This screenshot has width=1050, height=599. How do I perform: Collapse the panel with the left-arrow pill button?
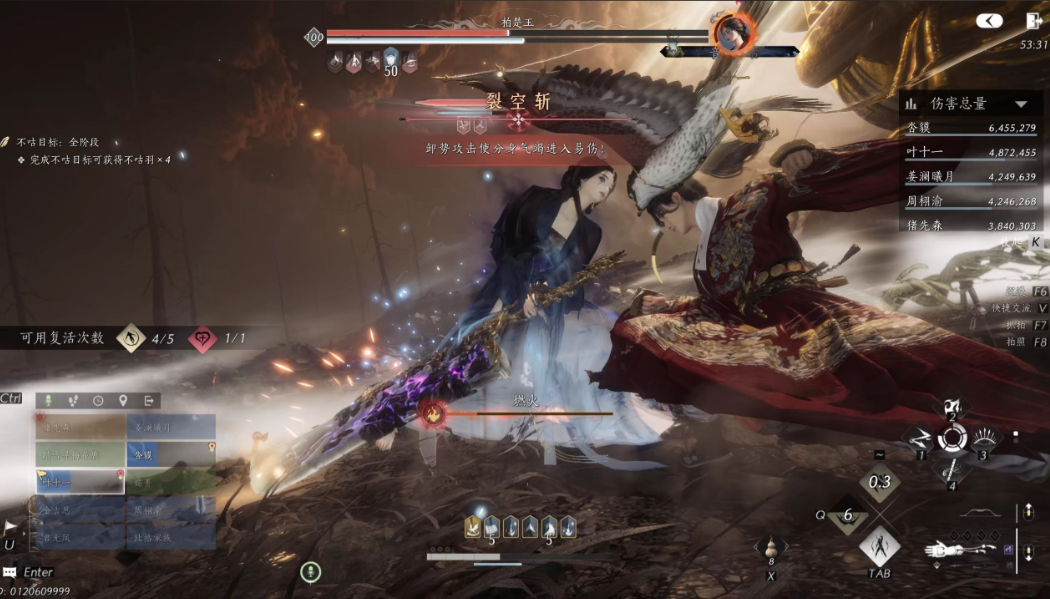click(x=989, y=20)
